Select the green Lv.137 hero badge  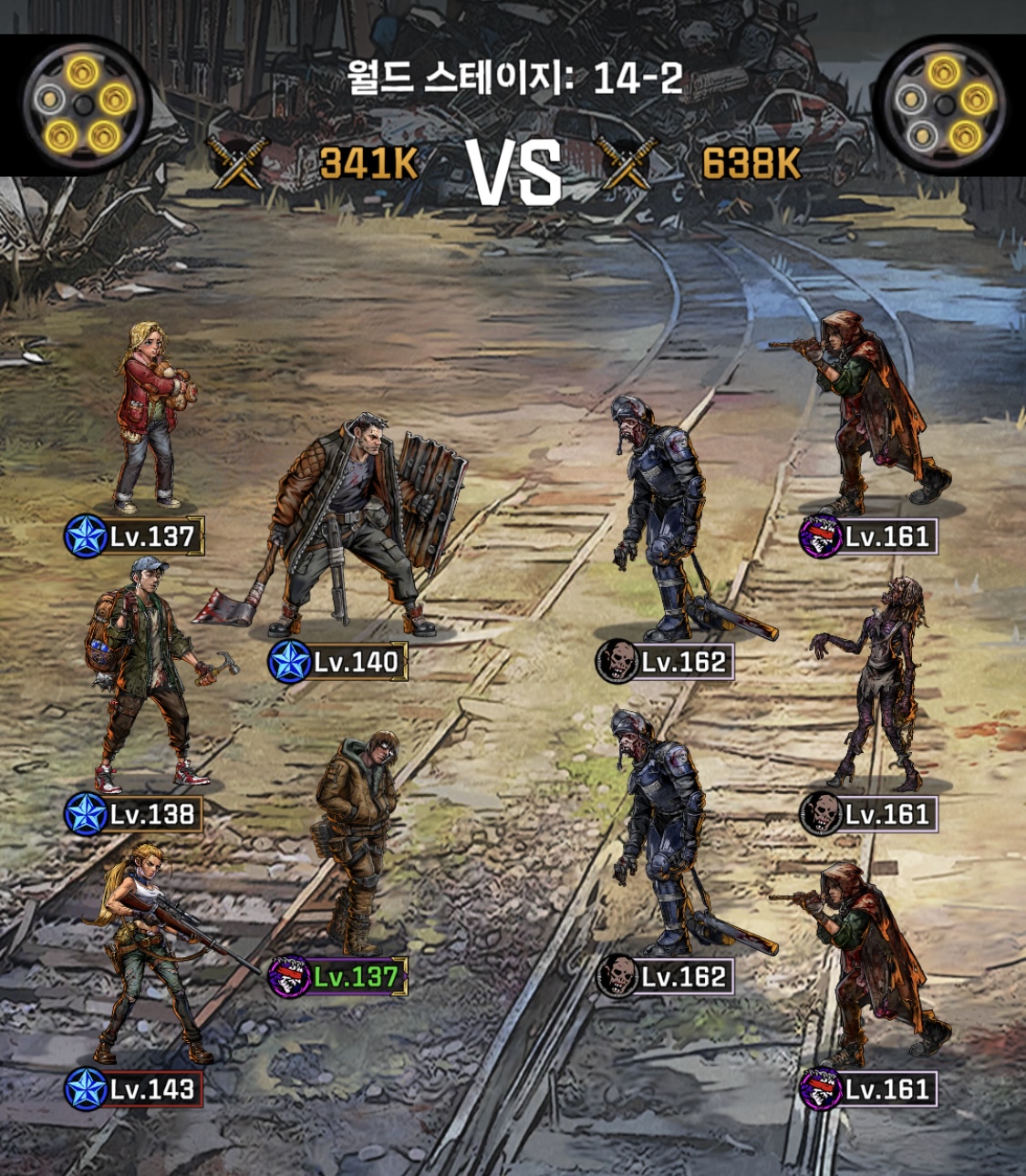(x=338, y=977)
